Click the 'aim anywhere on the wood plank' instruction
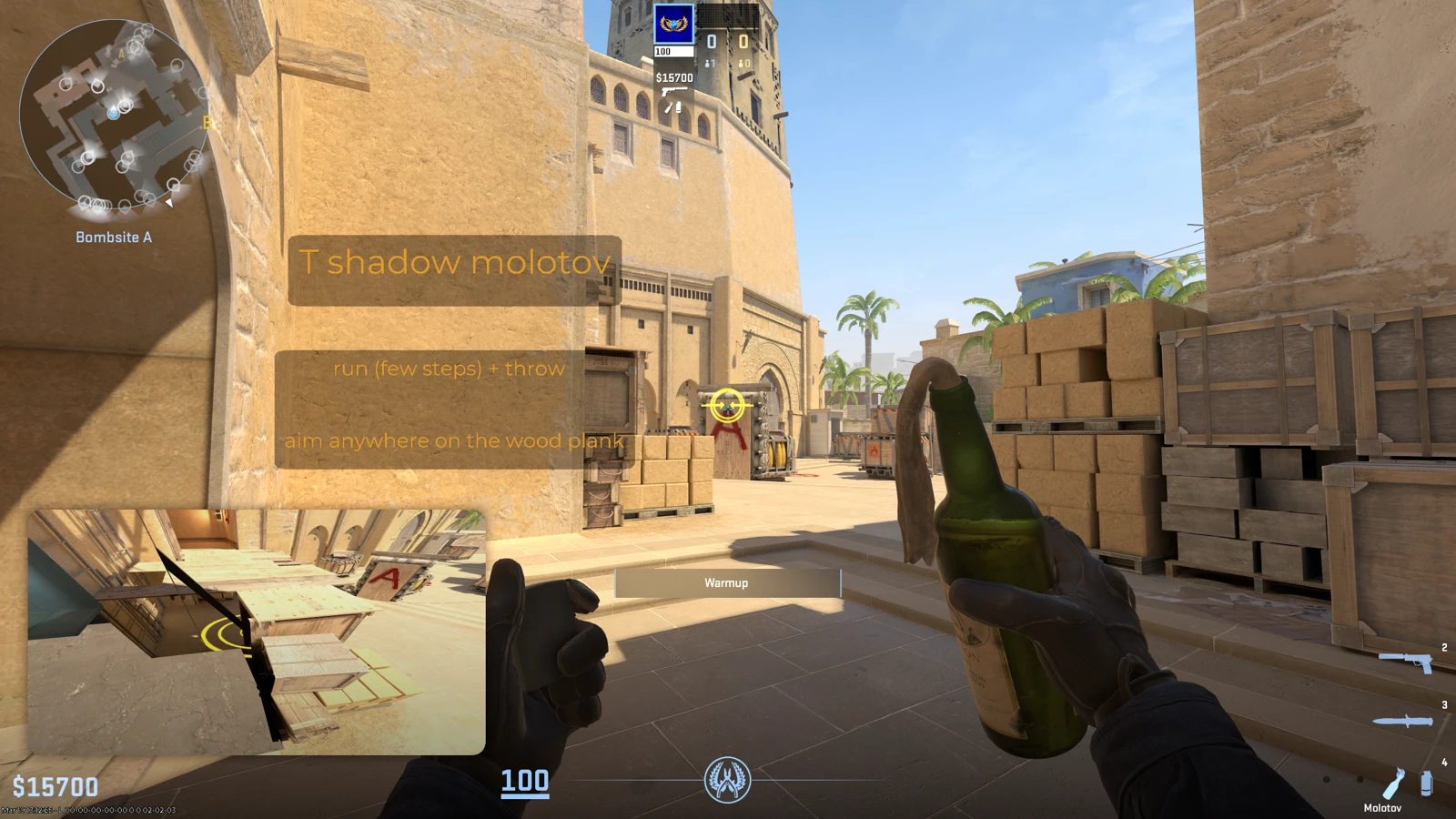1456x819 pixels. (453, 440)
